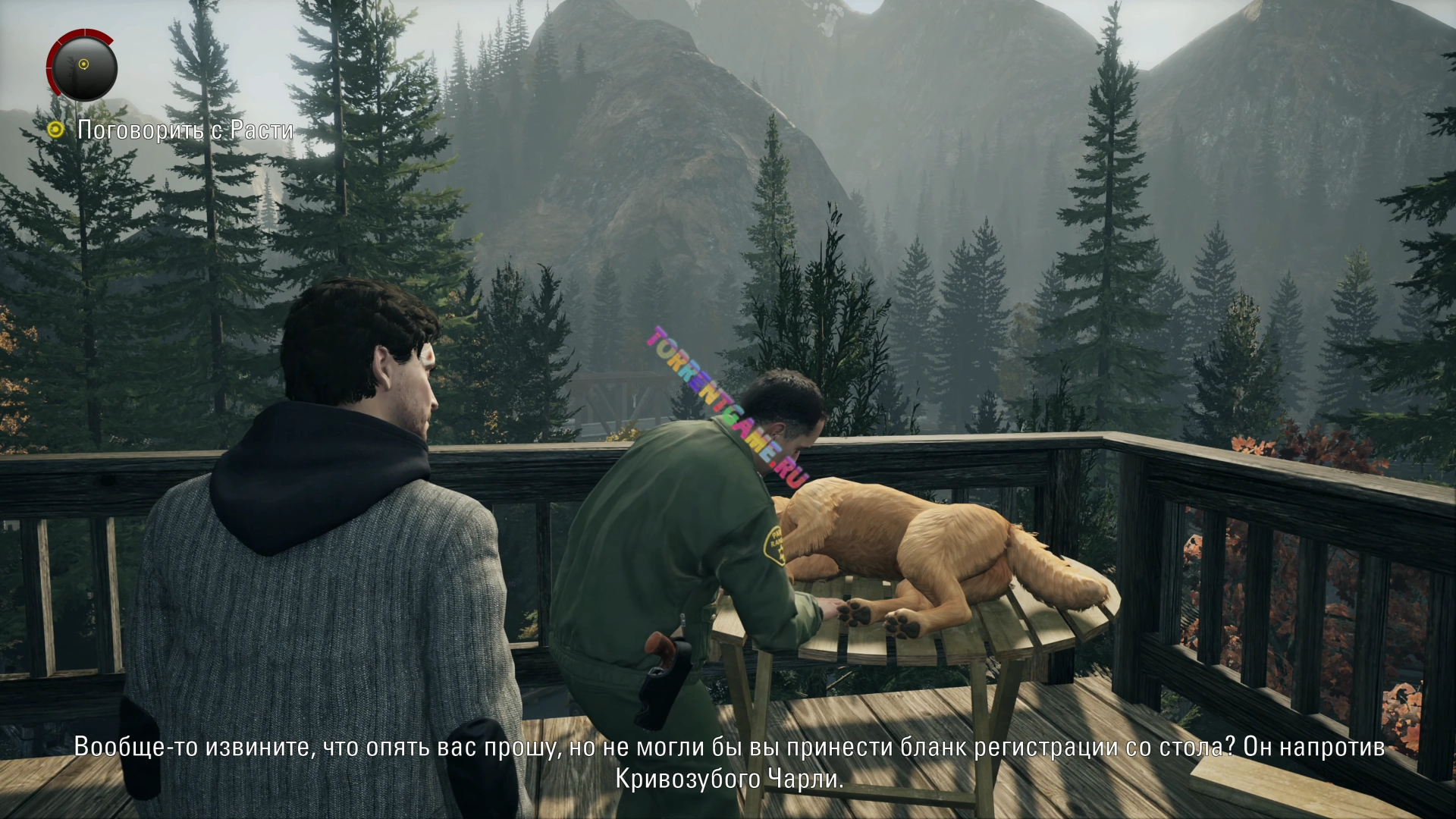Click the circular compass radar
The height and width of the screenshot is (819, 1456).
coord(82,66)
